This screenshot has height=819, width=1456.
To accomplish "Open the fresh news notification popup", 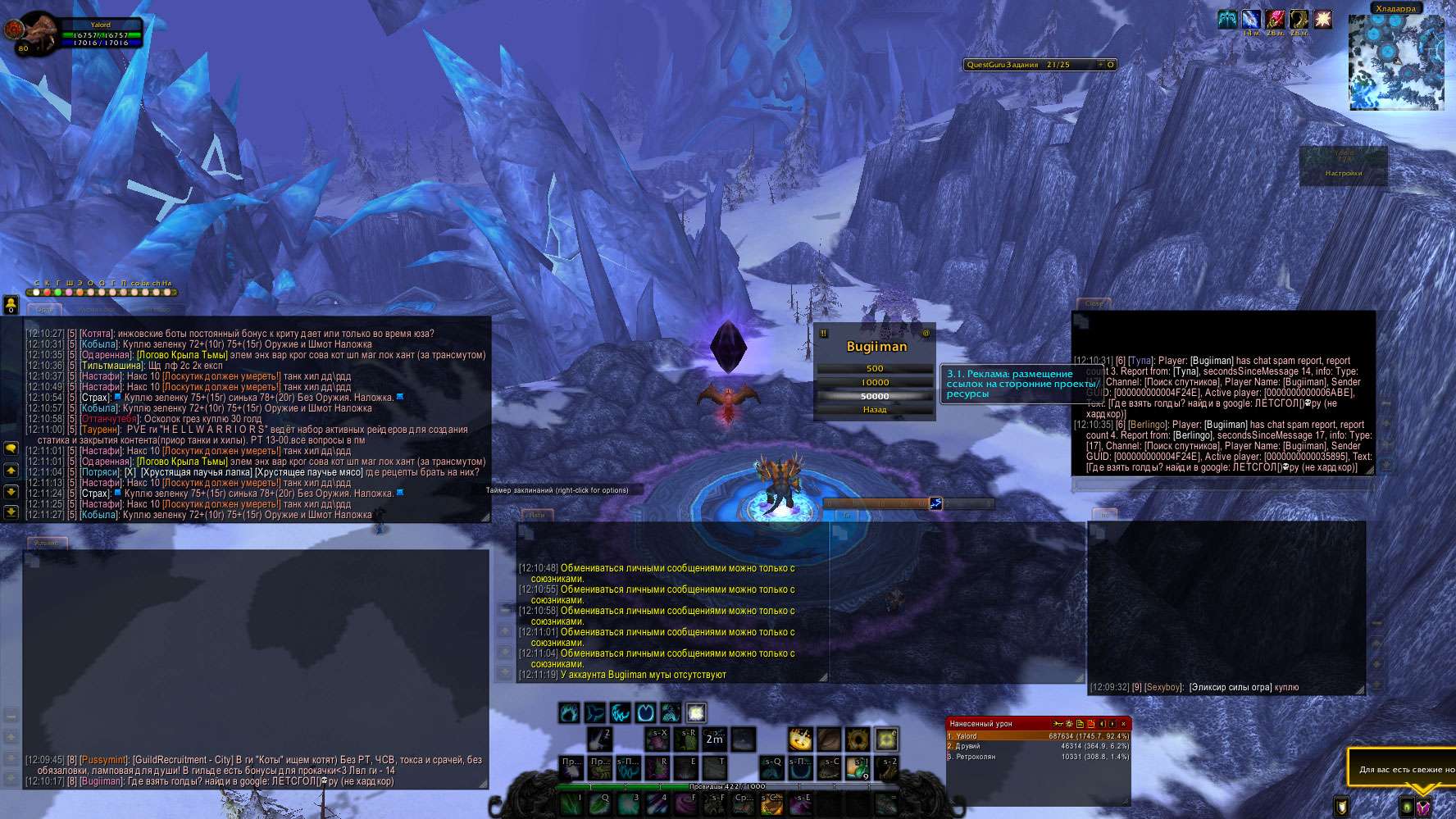I will 1404,769.
